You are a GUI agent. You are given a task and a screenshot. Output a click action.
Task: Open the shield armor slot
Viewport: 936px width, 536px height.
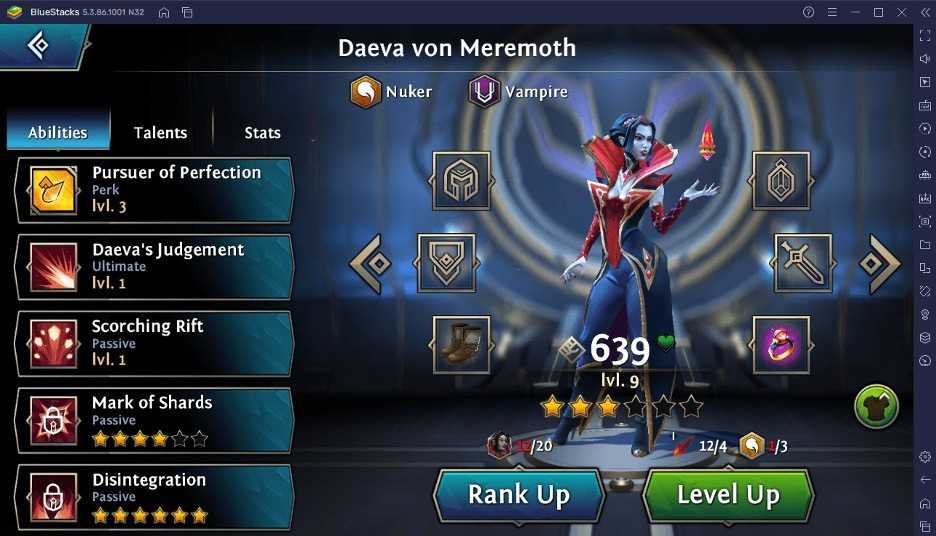pyautogui.click(x=445, y=263)
